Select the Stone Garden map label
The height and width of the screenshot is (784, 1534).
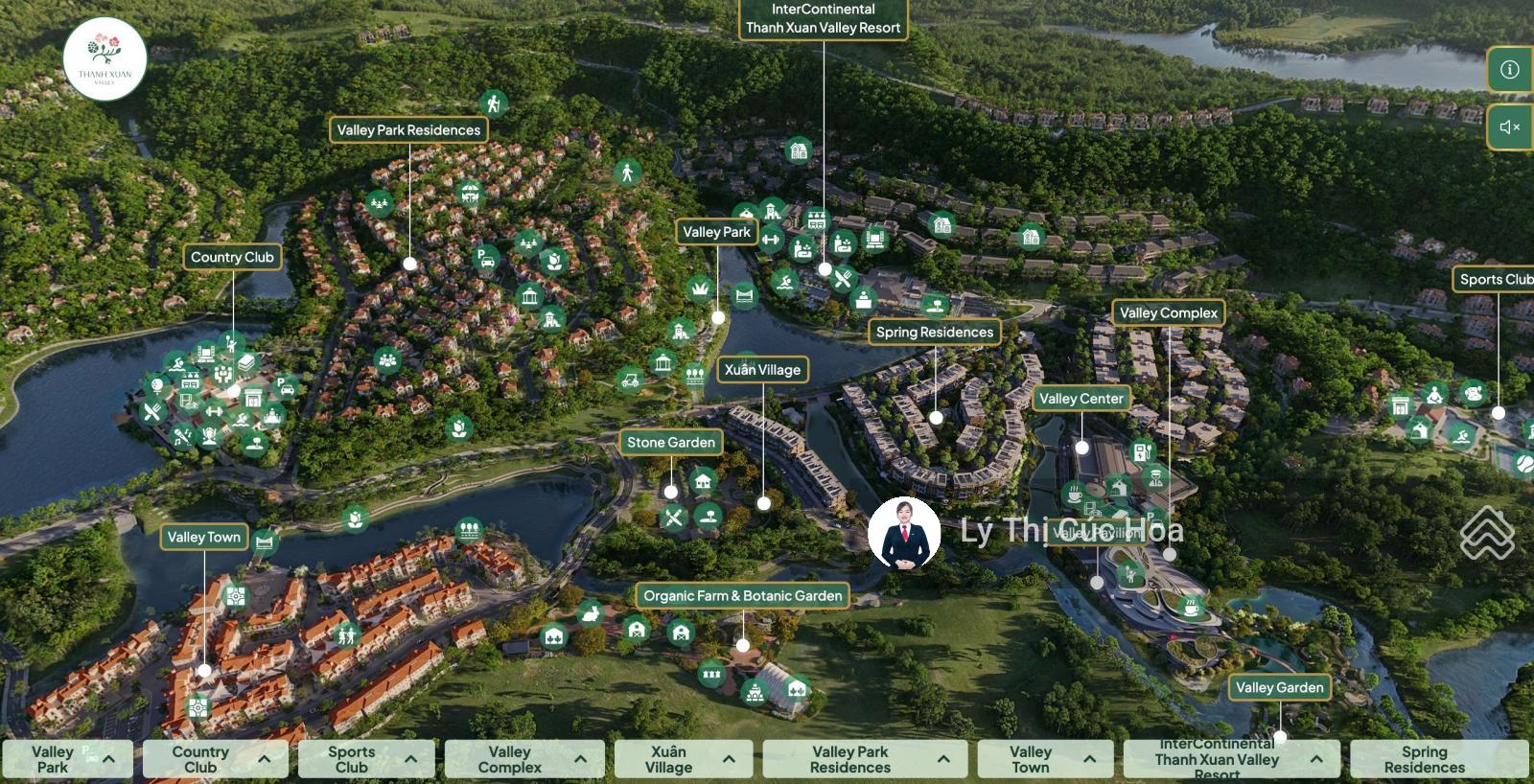tap(671, 443)
